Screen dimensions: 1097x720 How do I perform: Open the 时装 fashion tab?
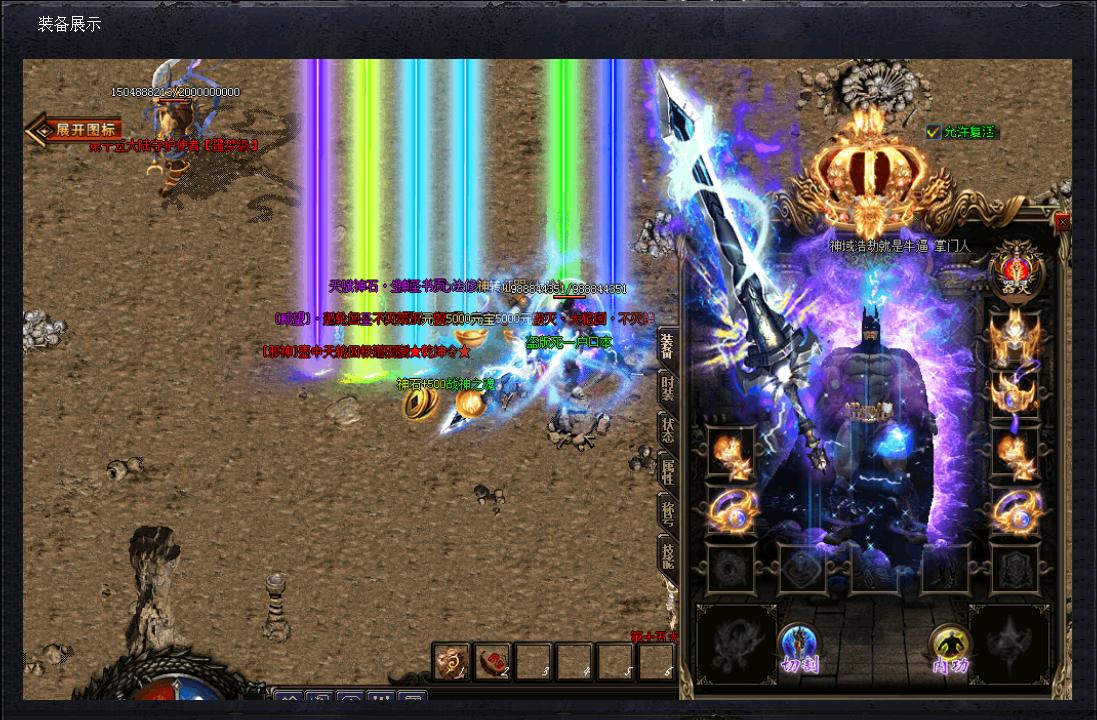click(x=666, y=388)
